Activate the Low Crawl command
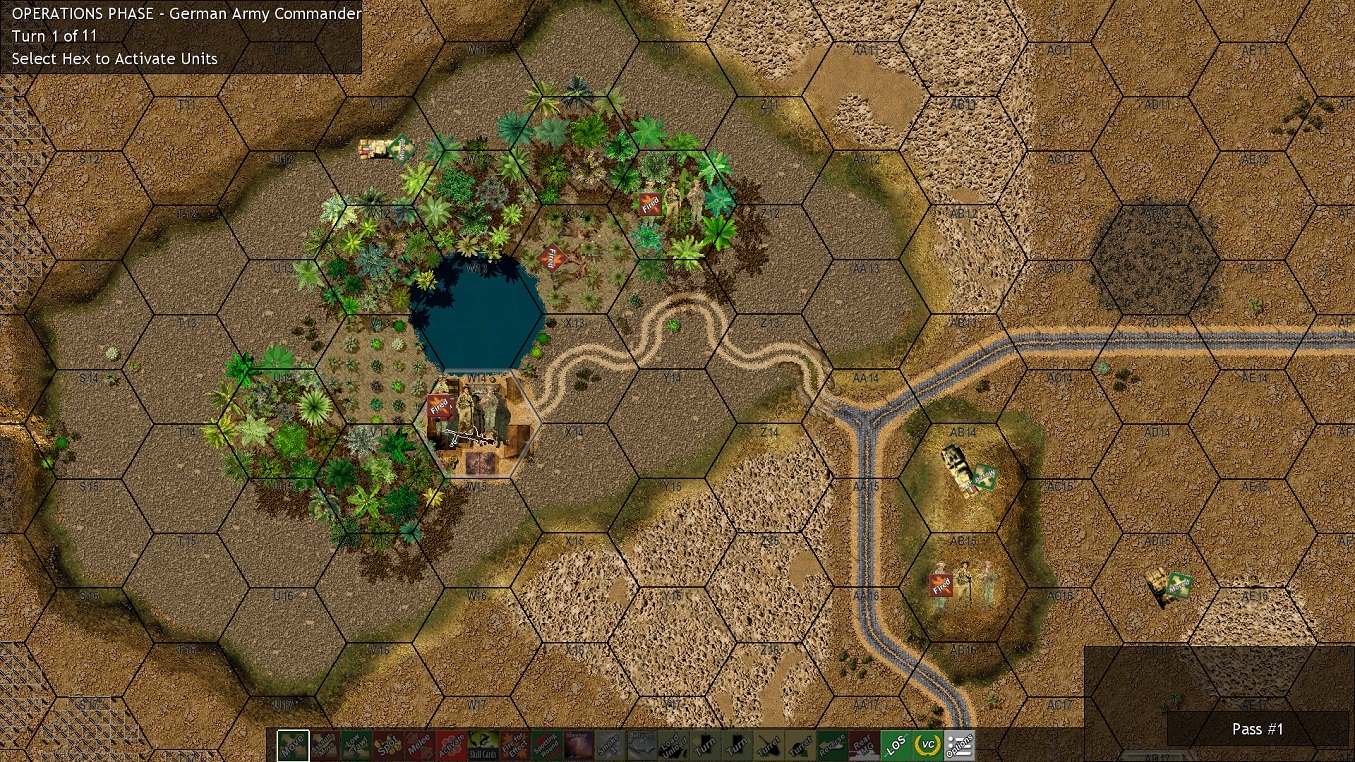 (x=355, y=745)
